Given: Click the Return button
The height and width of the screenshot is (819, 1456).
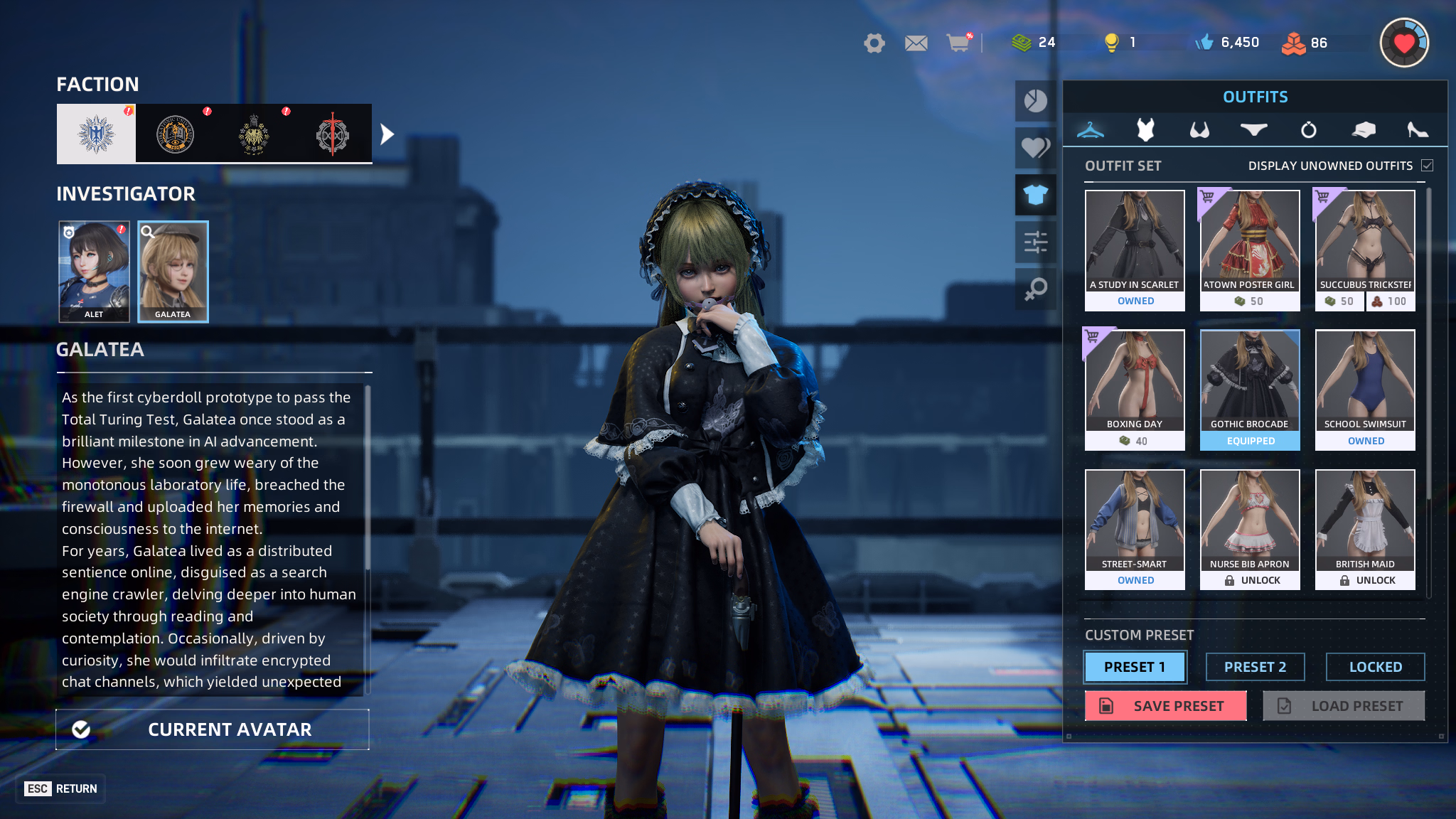Looking at the screenshot, I should [61, 788].
